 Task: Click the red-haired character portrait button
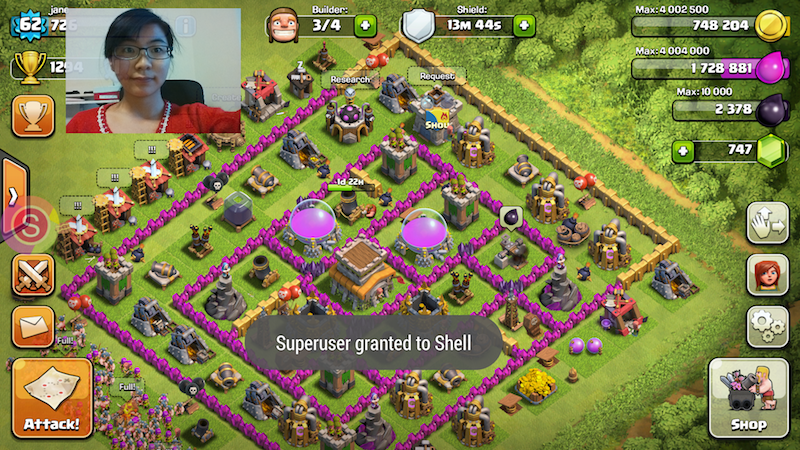tap(767, 274)
